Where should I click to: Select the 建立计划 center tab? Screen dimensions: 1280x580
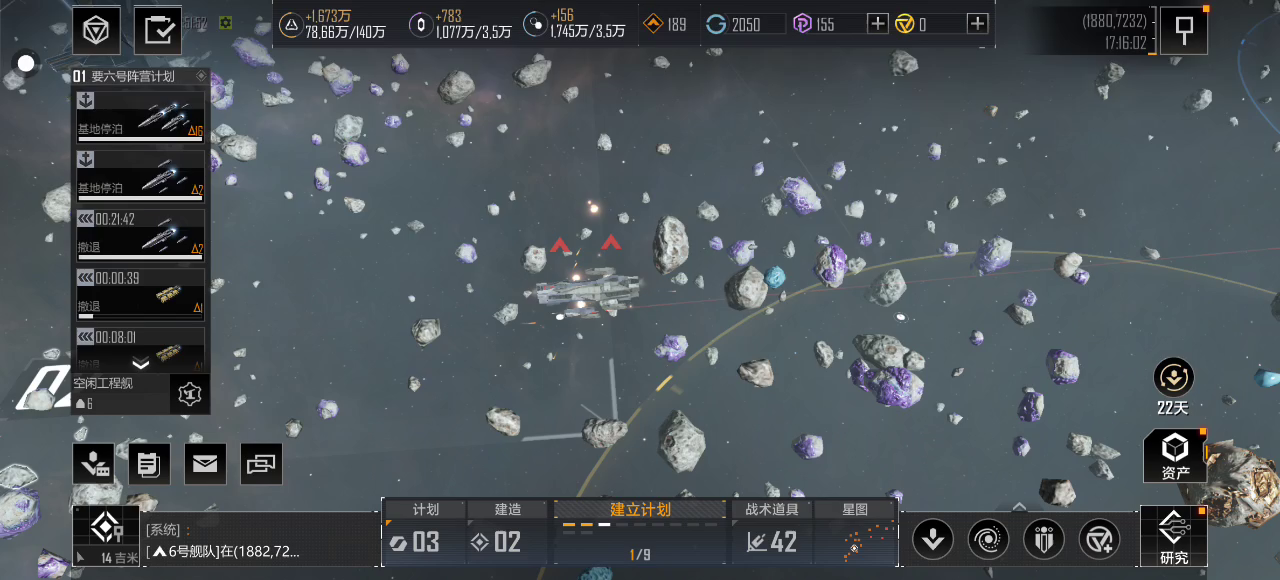click(x=640, y=531)
